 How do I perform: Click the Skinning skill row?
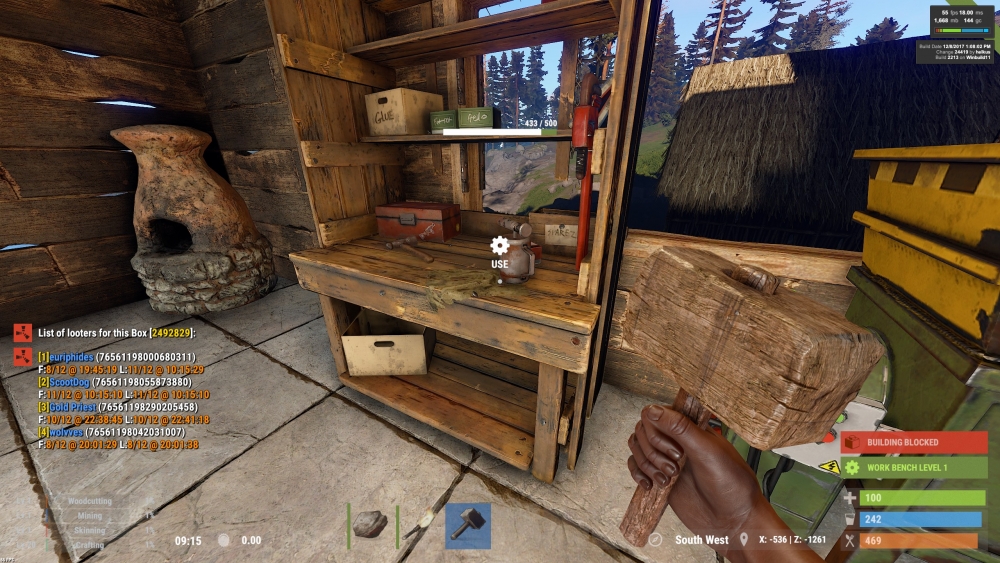(x=90, y=531)
